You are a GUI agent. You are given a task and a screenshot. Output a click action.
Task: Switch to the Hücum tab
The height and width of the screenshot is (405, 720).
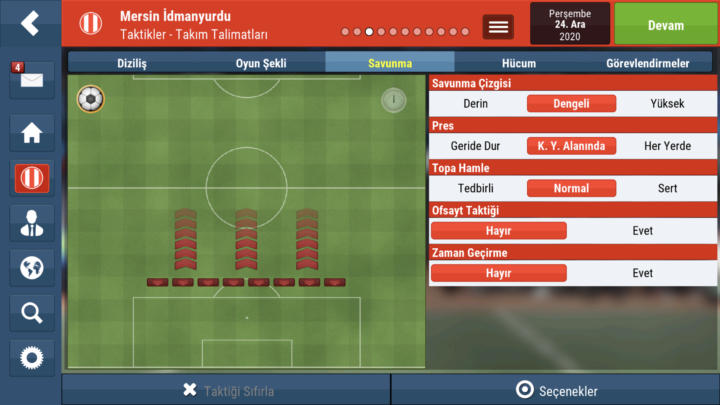click(x=520, y=63)
